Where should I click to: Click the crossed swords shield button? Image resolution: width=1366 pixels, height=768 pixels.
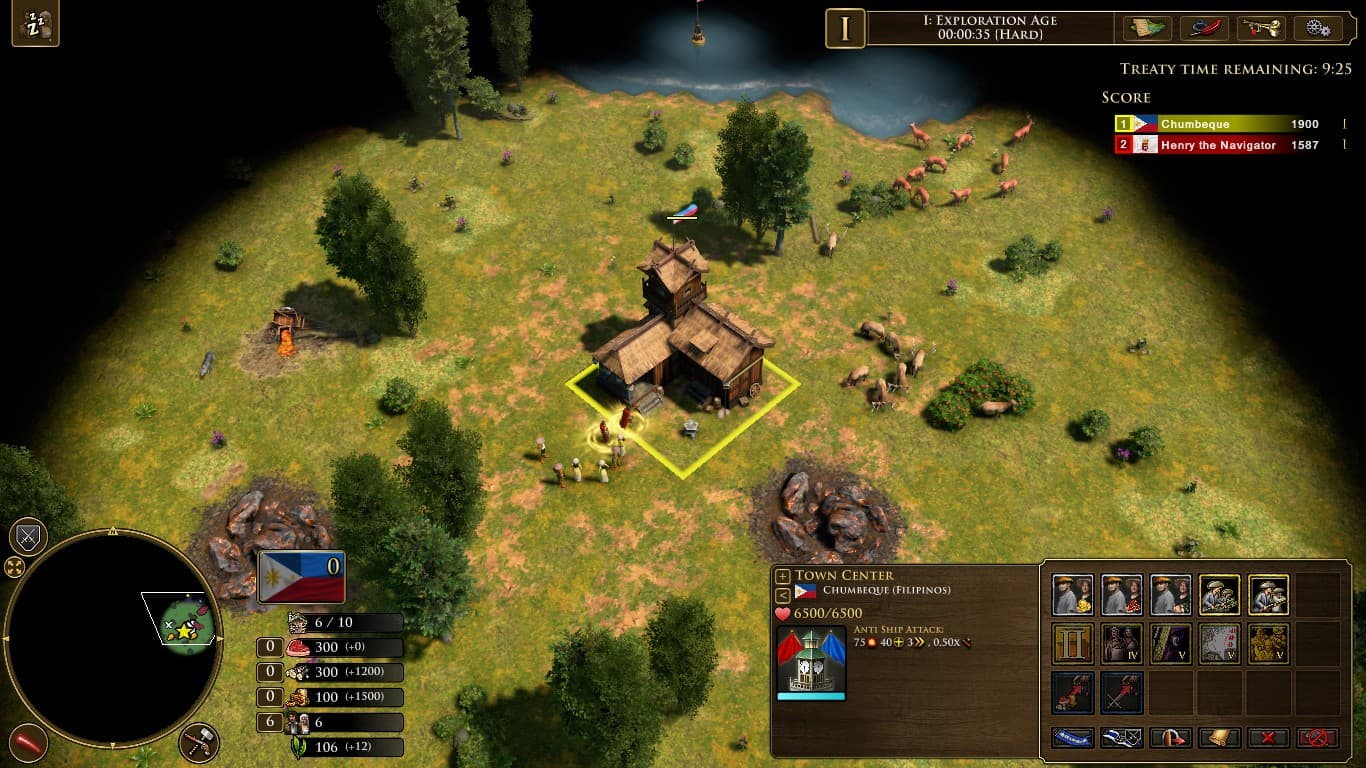28,537
